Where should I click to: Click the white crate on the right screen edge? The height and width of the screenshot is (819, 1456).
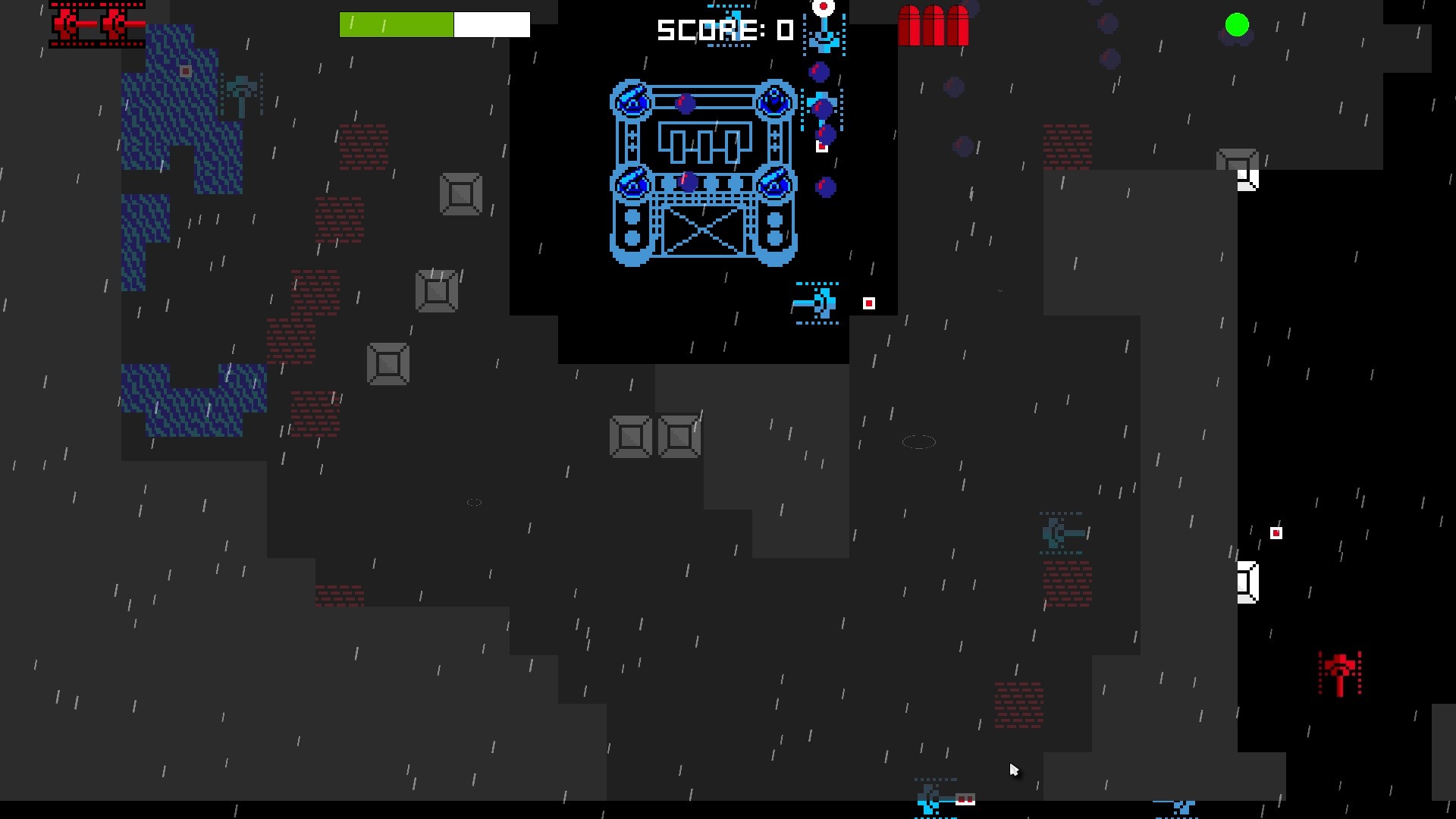click(1249, 580)
